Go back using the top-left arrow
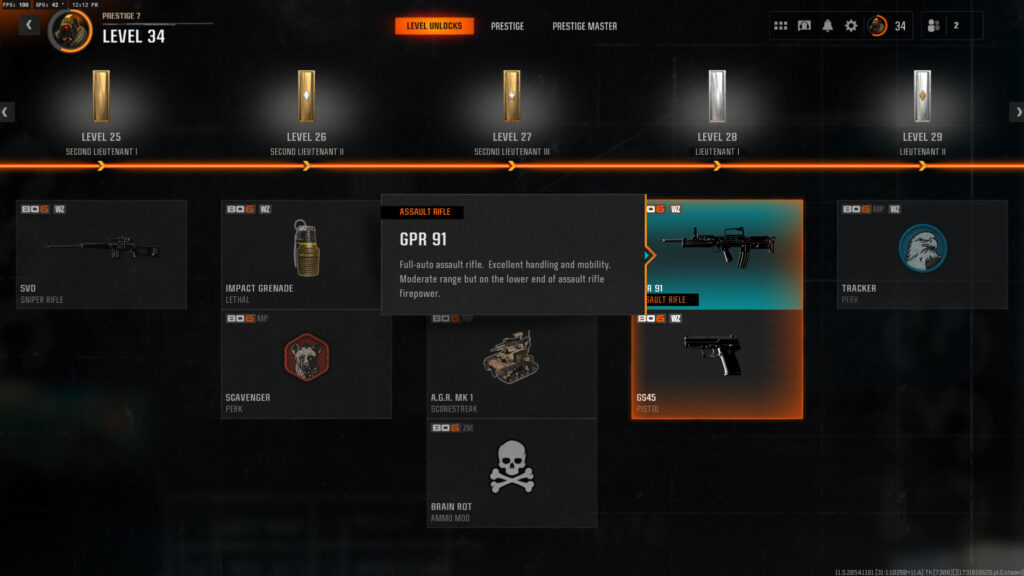The height and width of the screenshot is (576, 1024). [30, 25]
